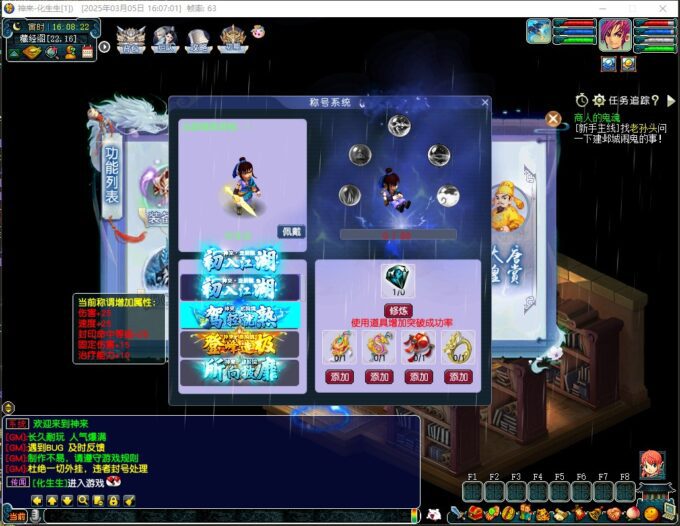Clear the chat with the broom icon
The image size is (680, 526).
point(129,499)
